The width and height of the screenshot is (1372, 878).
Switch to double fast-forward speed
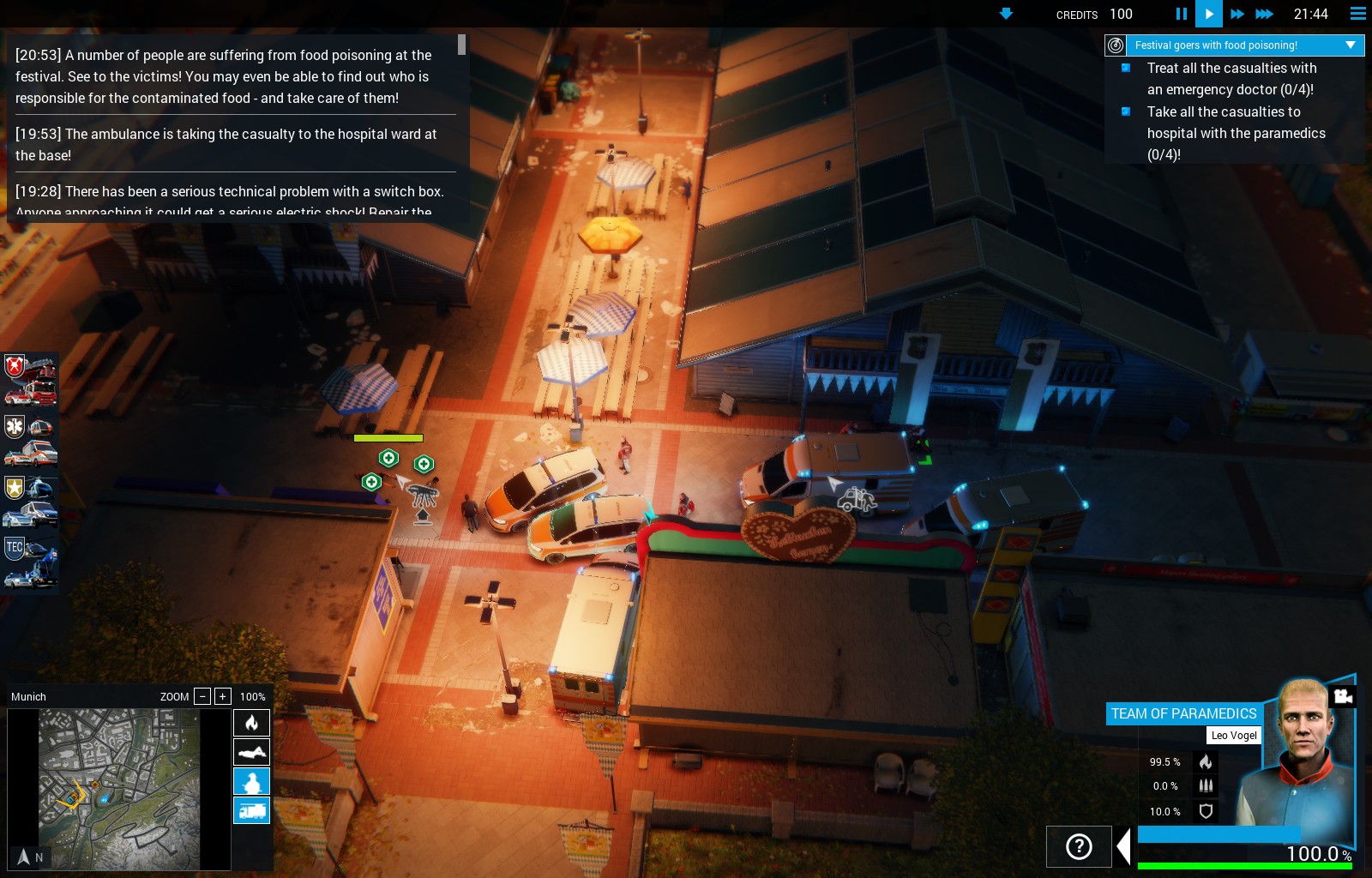(1237, 14)
